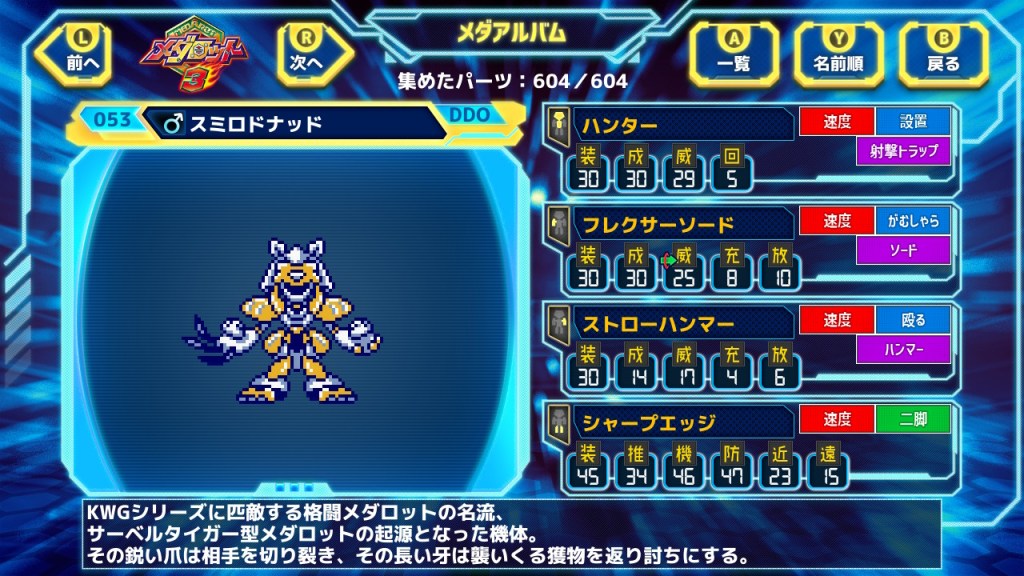Click the purple ソード skill tag

[x=903, y=250]
